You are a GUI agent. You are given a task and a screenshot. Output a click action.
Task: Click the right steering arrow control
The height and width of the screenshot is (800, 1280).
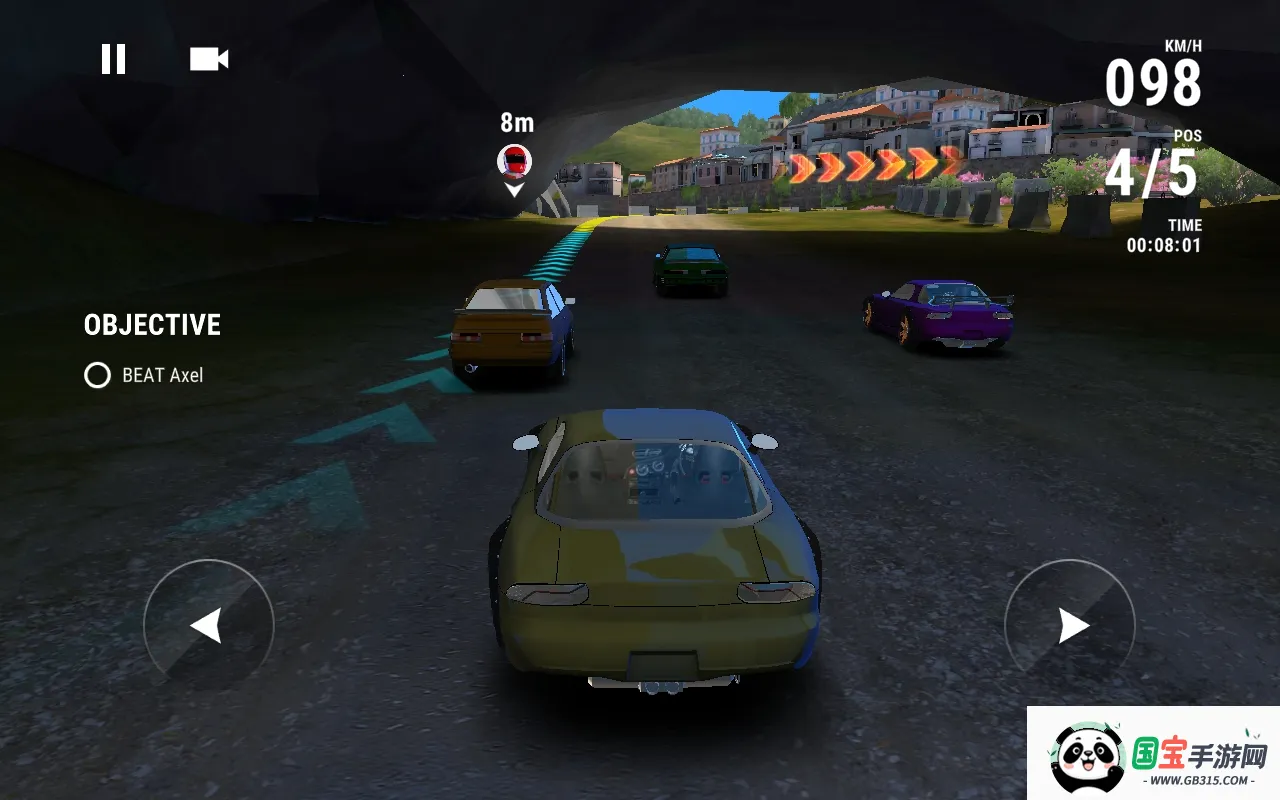pos(1070,625)
